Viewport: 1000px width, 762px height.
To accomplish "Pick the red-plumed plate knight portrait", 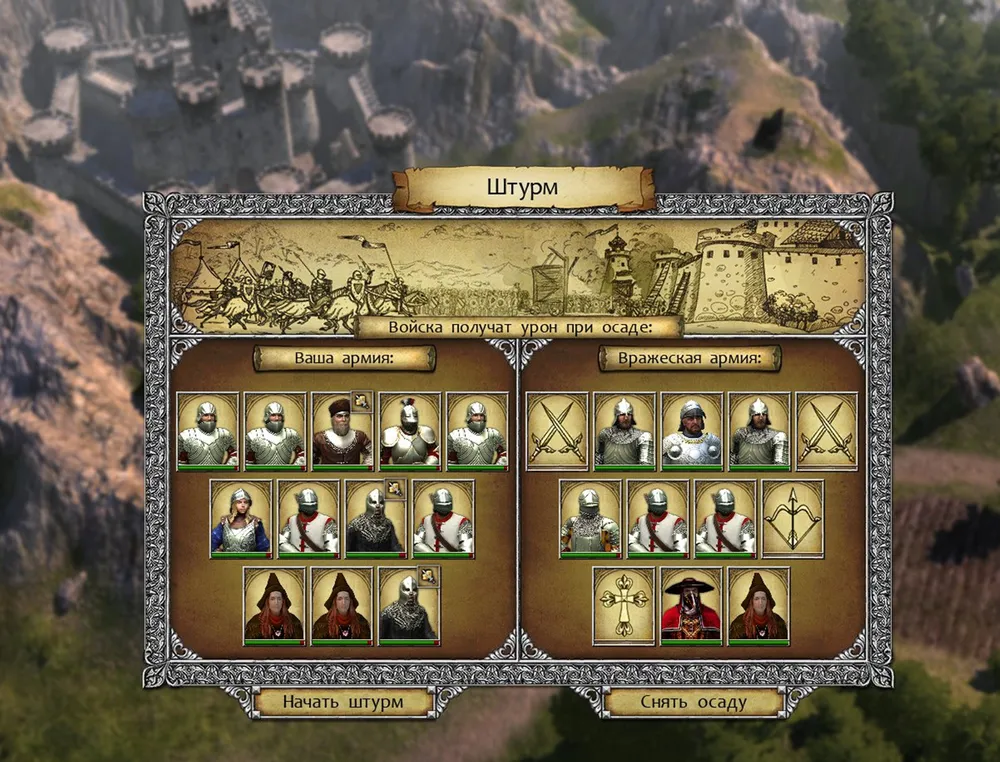I will pos(410,431).
